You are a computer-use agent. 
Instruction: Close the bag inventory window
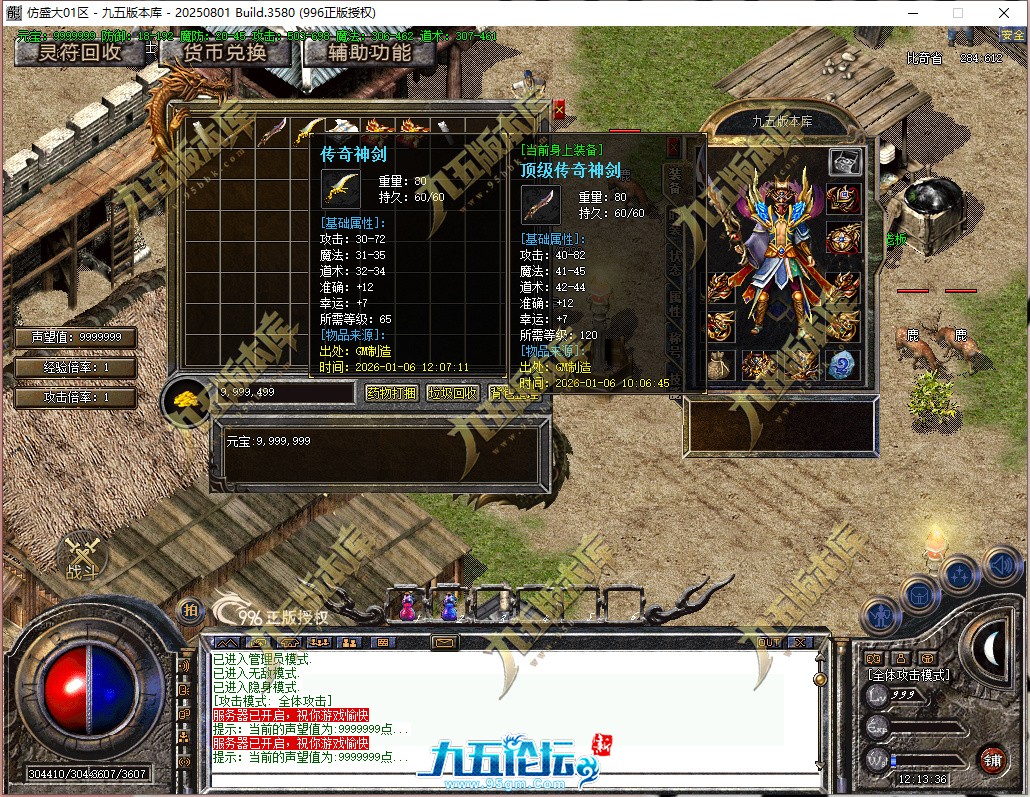click(x=559, y=107)
